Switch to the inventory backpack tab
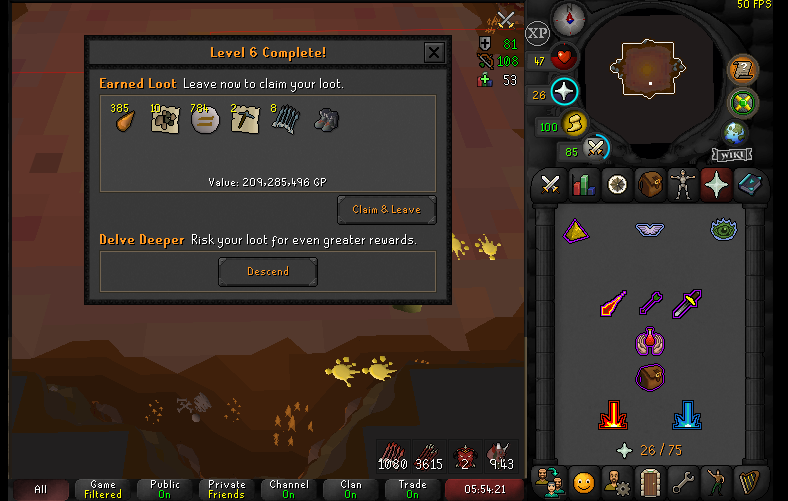Image resolution: width=788 pixels, height=501 pixels. 650,184
